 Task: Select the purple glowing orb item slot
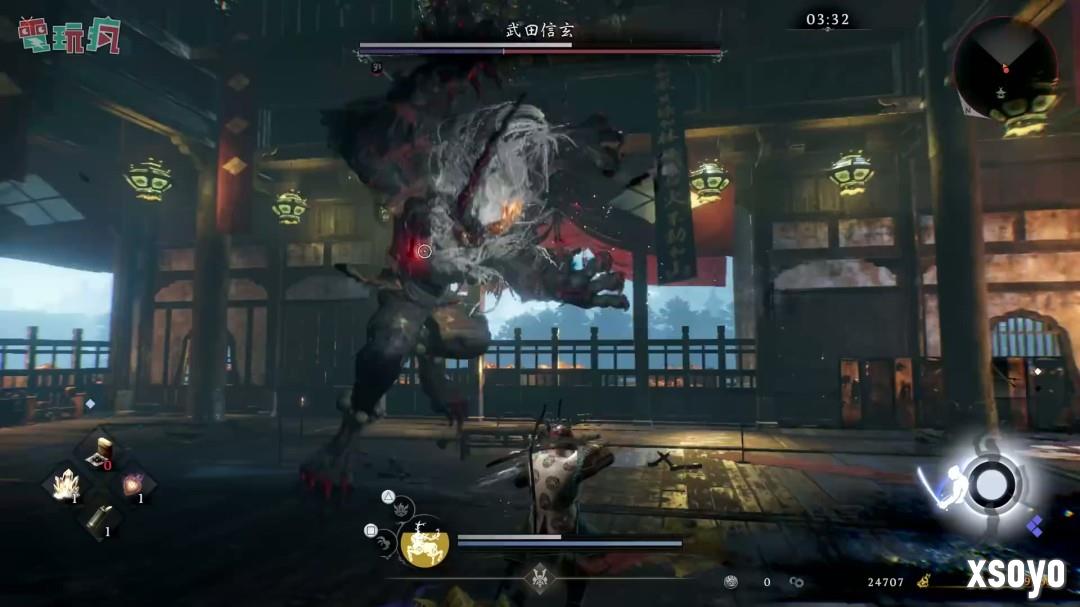133,485
